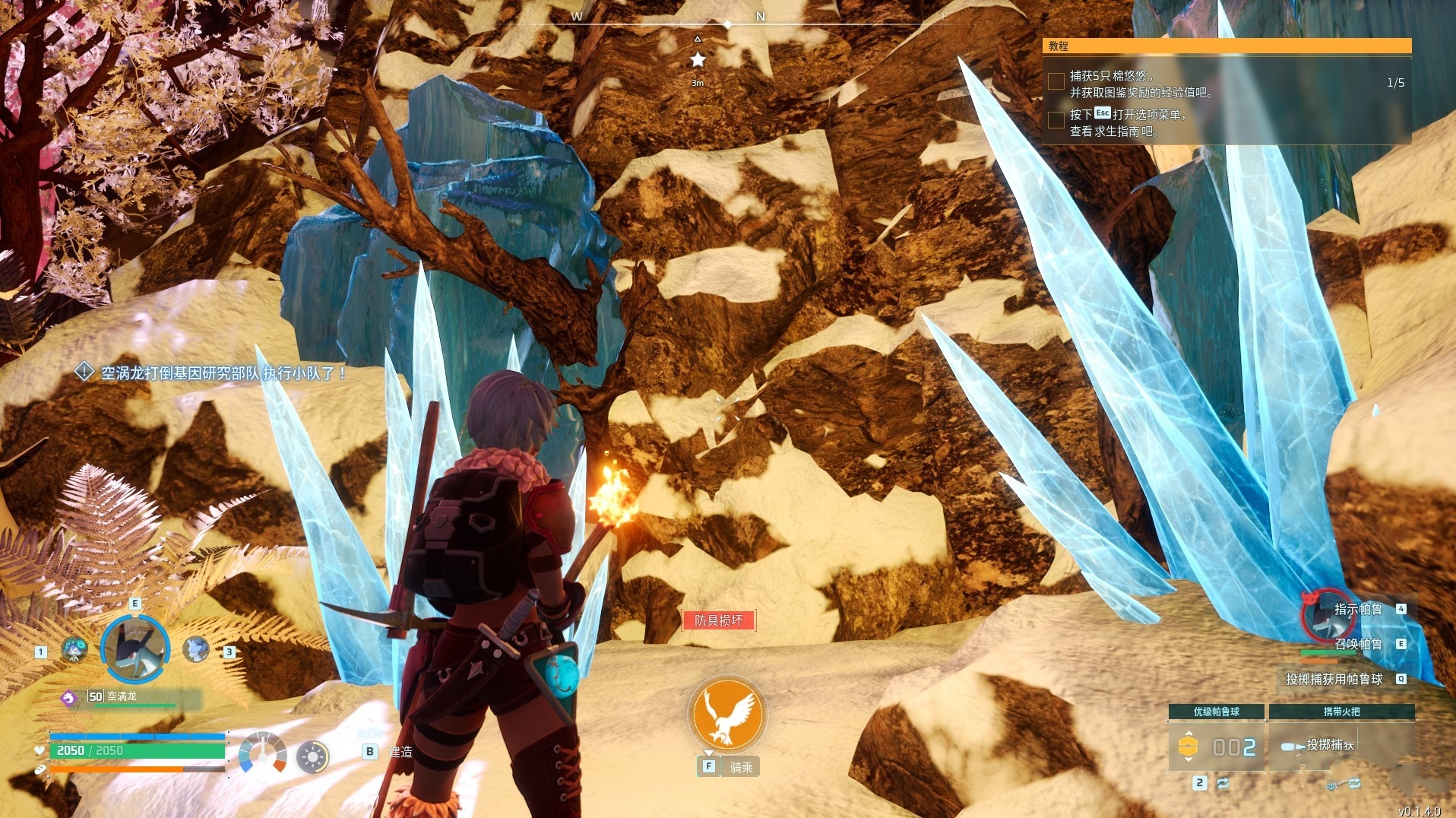This screenshot has width=1456, height=818.
Task: Open the 指示帕鲁 pal command portrait
Action: pyautogui.click(x=1328, y=615)
